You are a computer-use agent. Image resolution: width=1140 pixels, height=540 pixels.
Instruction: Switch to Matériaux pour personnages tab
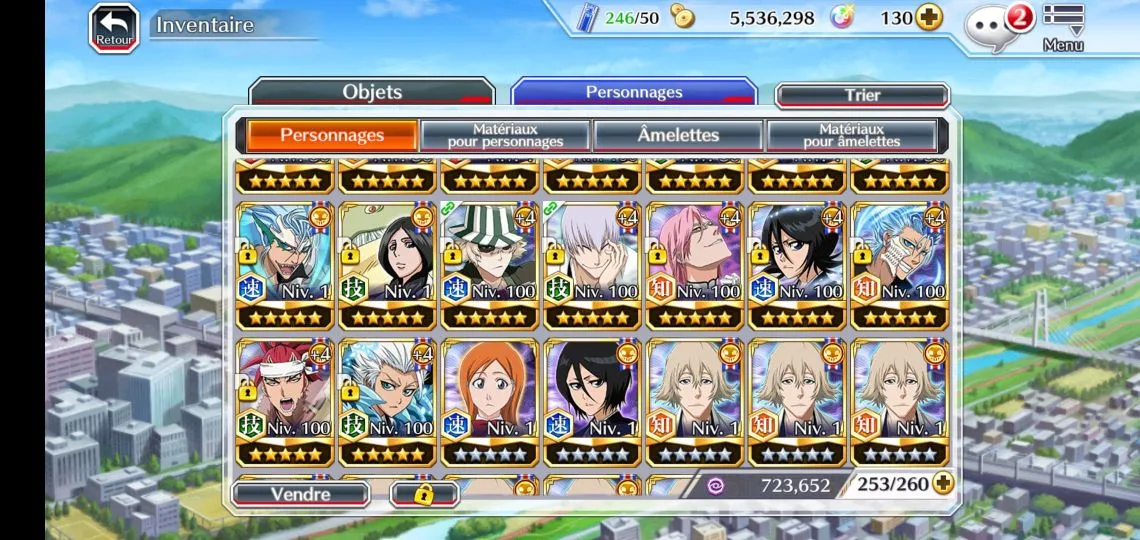click(x=505, y=135)
